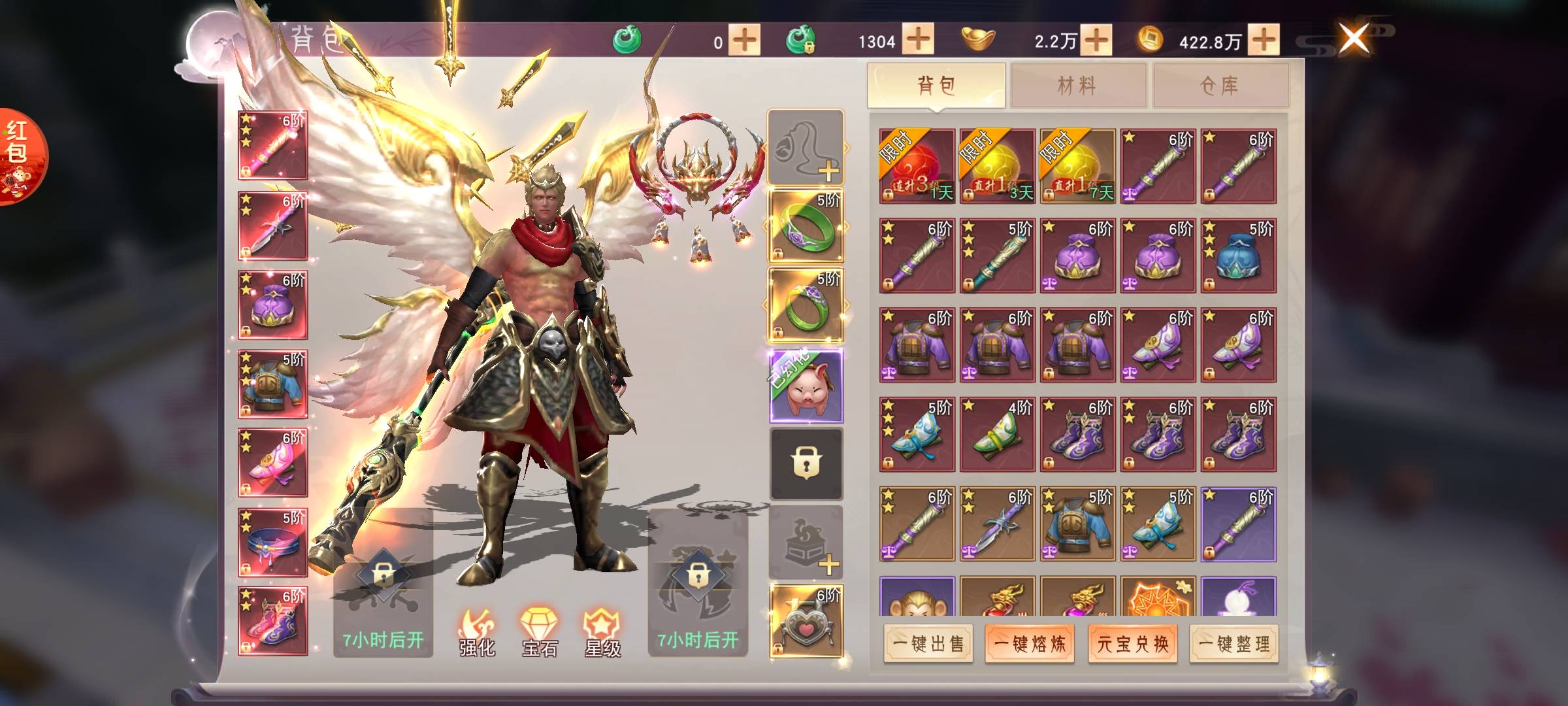This screenshot has width=1568, height=706.
Task: Select the blue pouch item in the bag
Action: tap(1238, 256)
